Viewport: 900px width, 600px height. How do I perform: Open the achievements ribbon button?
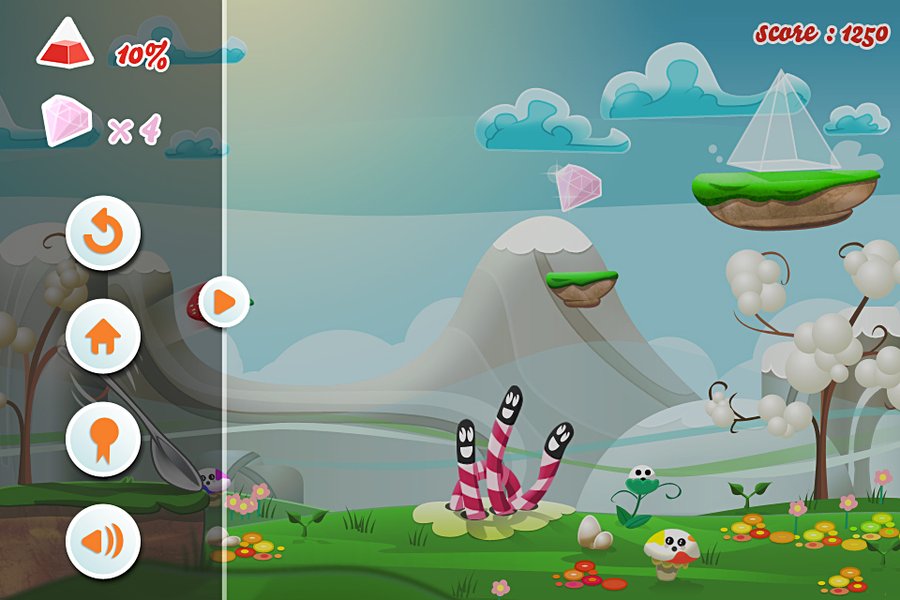[103, 440]
